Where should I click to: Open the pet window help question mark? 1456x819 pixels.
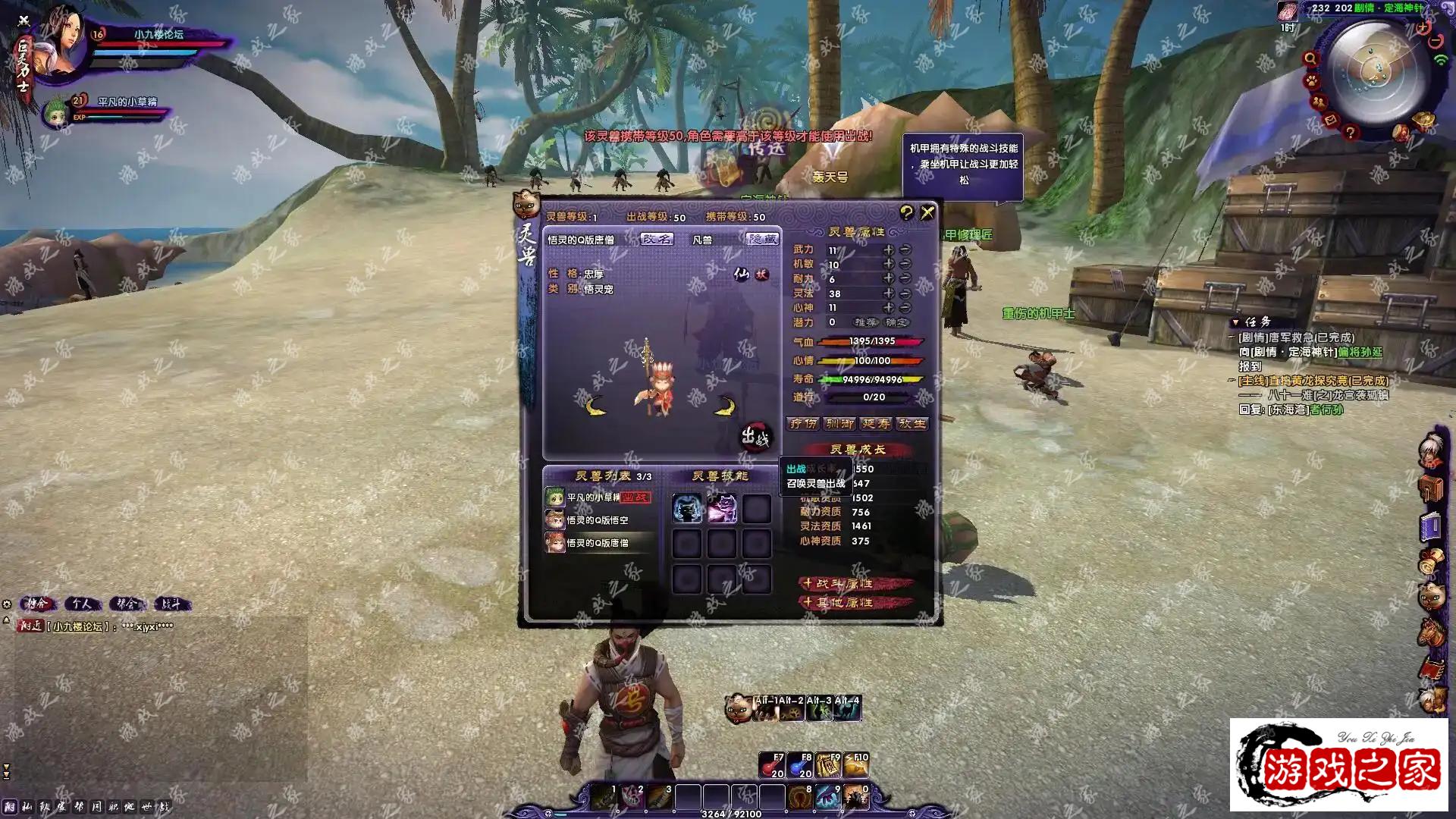tap(906, 212)
